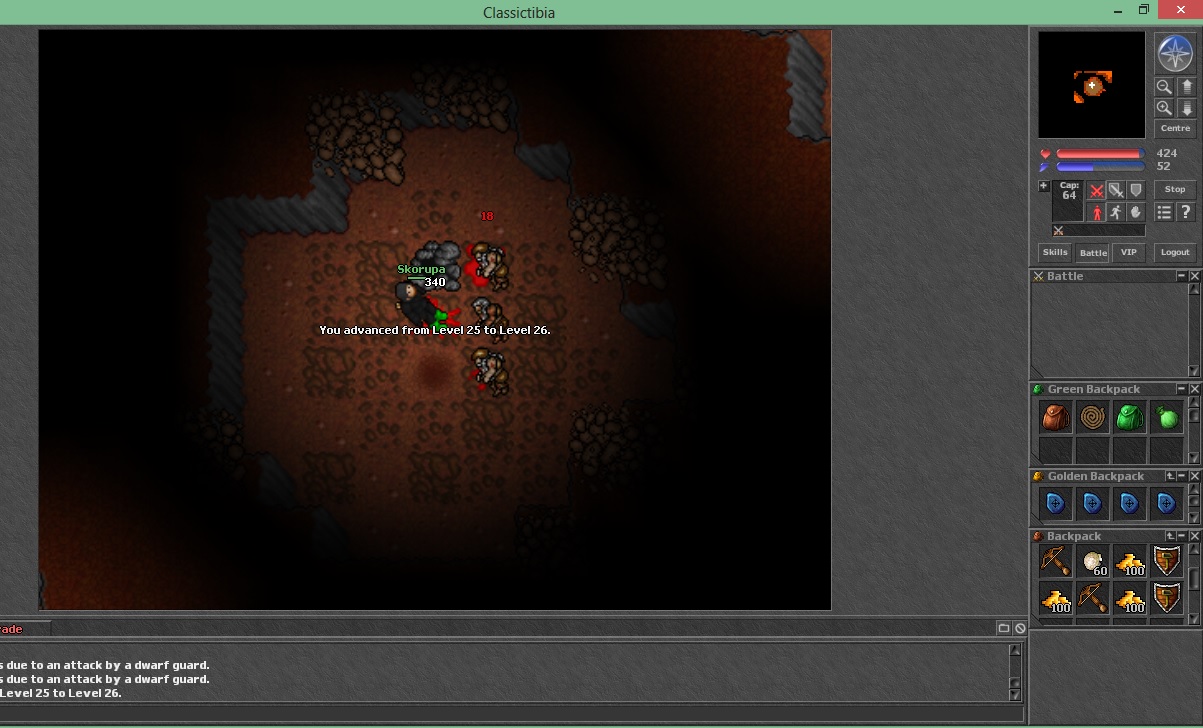Log out with the Logout button
This screenshot has height=728, width=1203.
1175,253
